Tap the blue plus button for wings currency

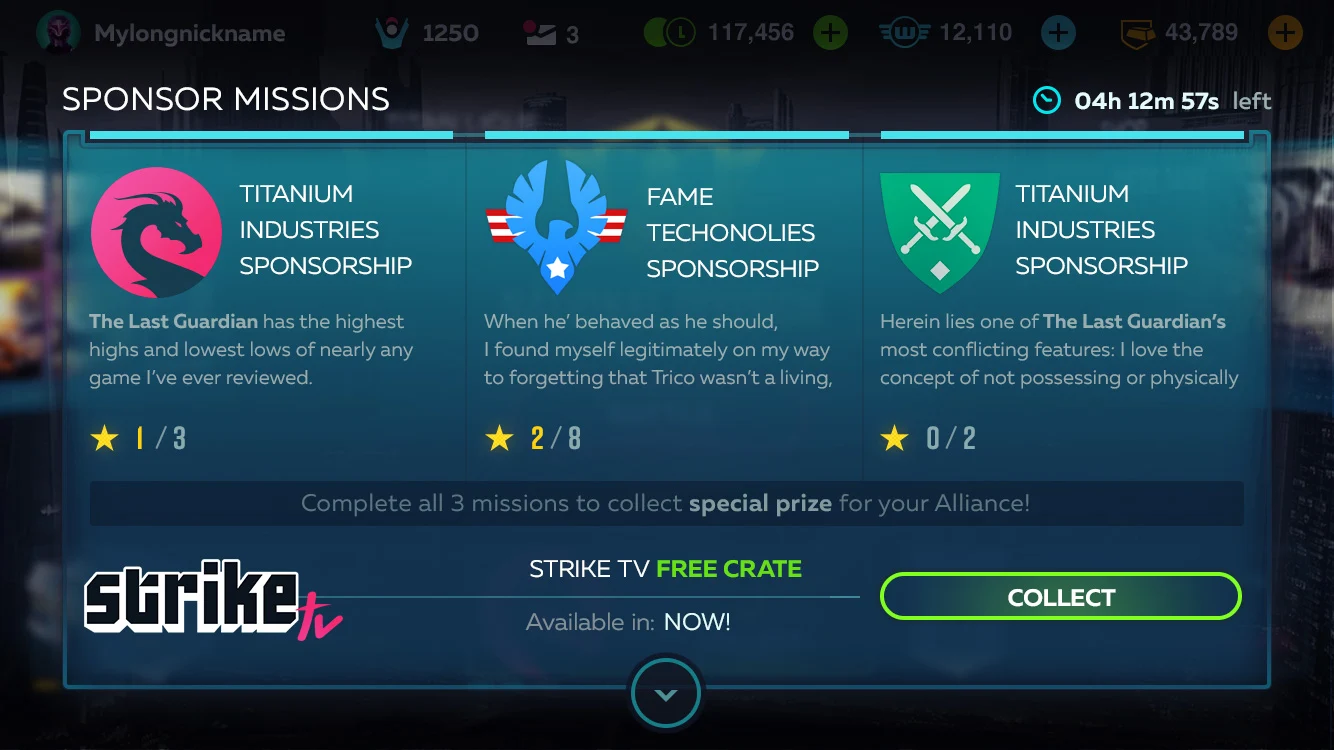coord(1058,33)
